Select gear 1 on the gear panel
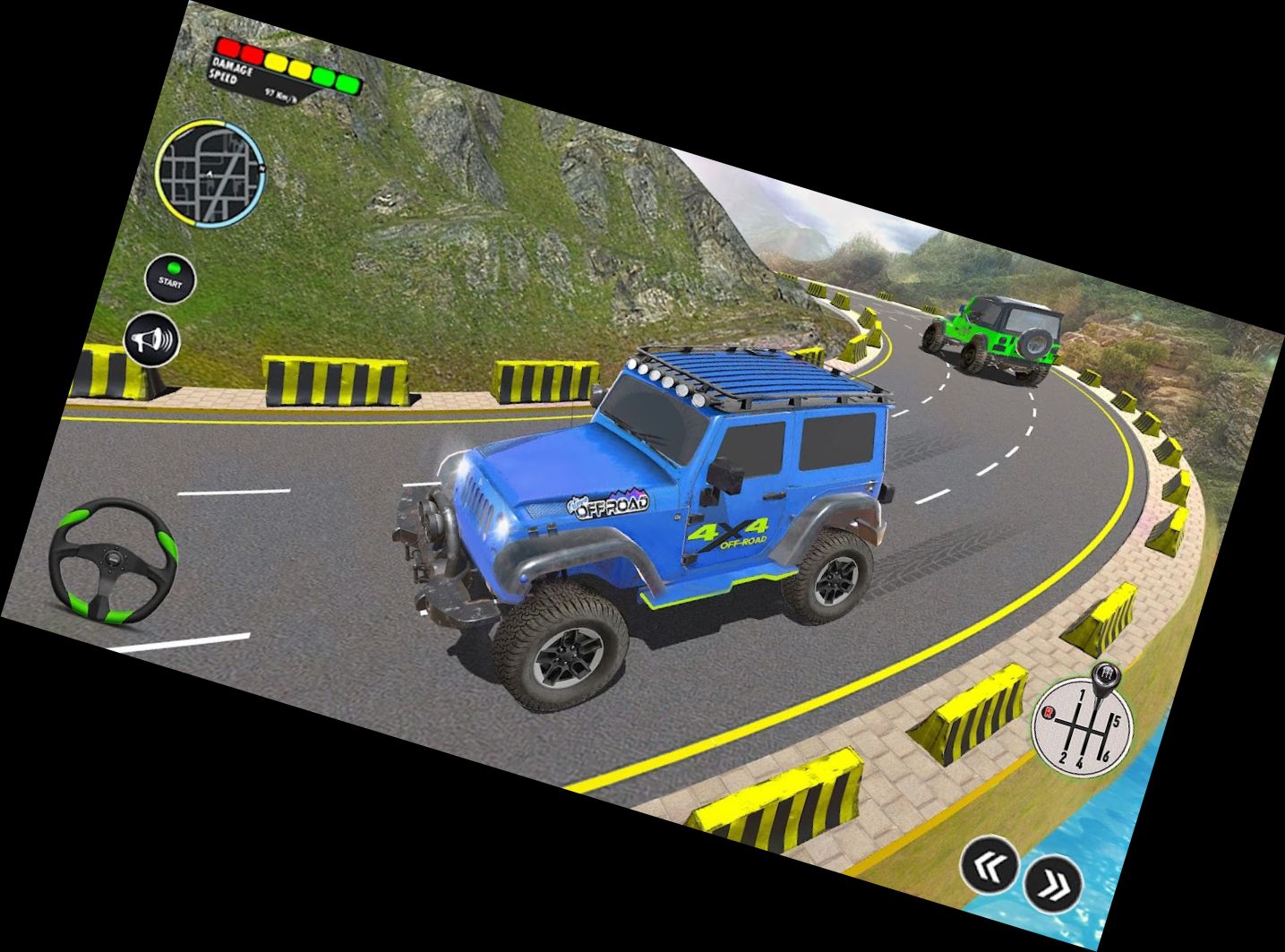Viewport: 1285px width, 952px height. click(1083, 693)
